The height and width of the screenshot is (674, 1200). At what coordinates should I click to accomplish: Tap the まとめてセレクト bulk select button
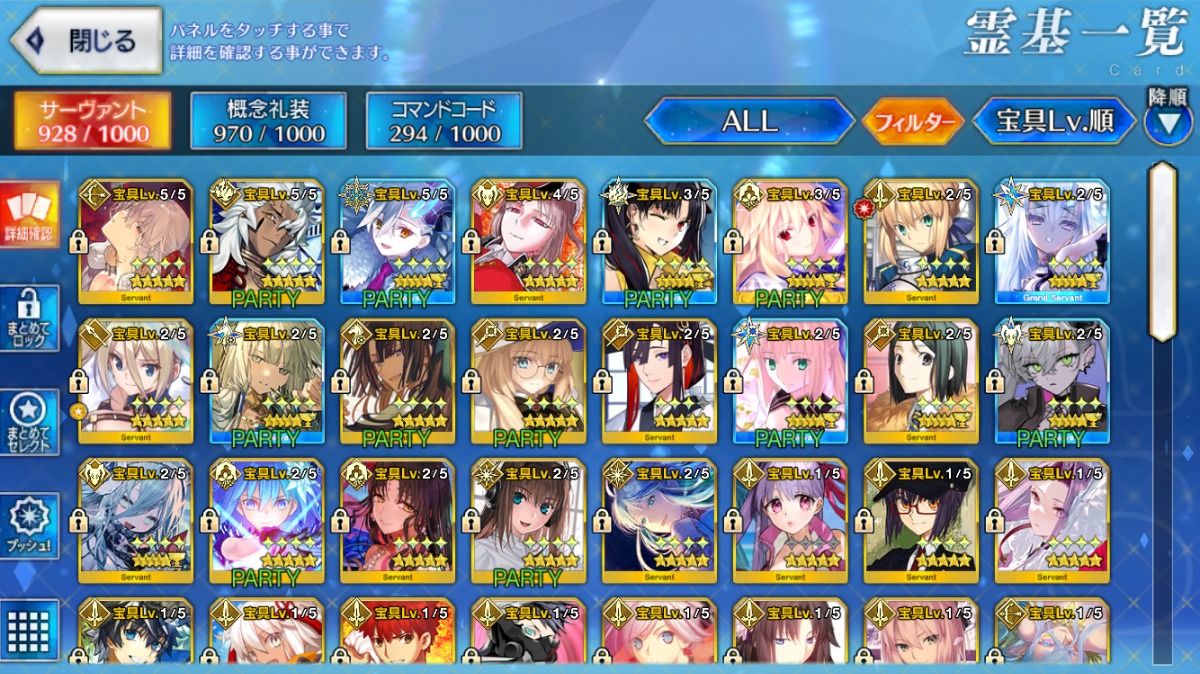coord(29,422)
